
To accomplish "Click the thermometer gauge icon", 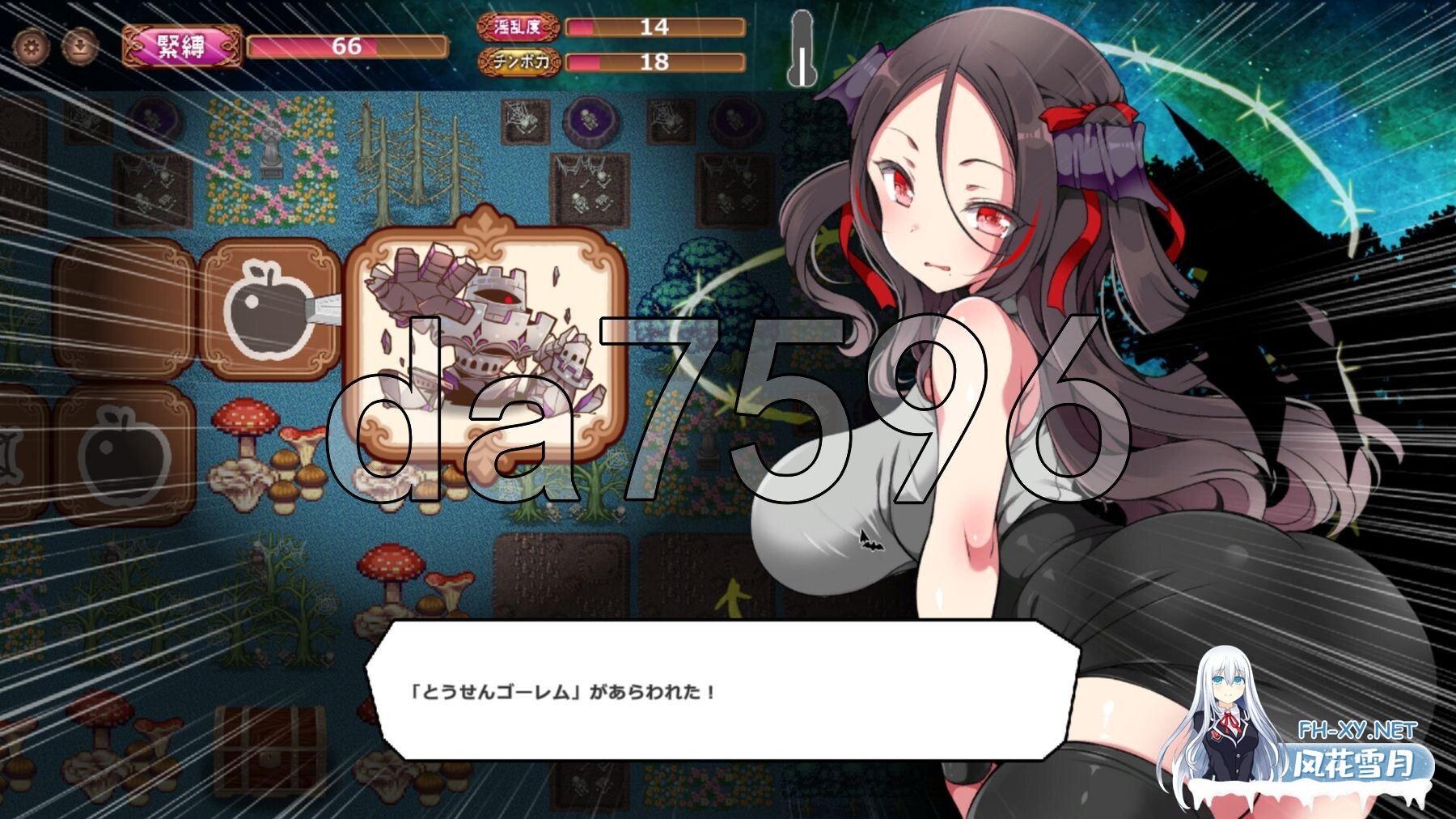I will (x=802, y=47).
